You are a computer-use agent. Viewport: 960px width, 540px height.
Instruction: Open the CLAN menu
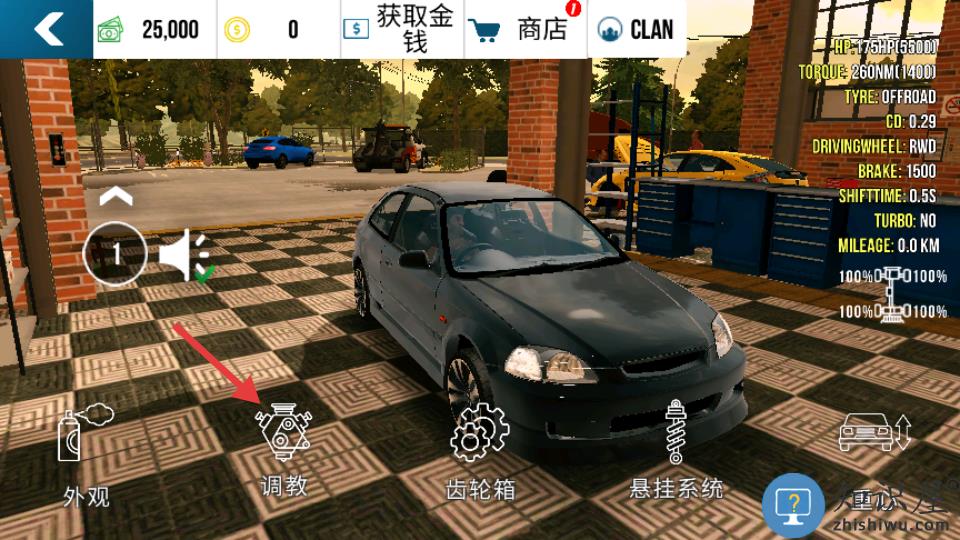tap(636, 29)
